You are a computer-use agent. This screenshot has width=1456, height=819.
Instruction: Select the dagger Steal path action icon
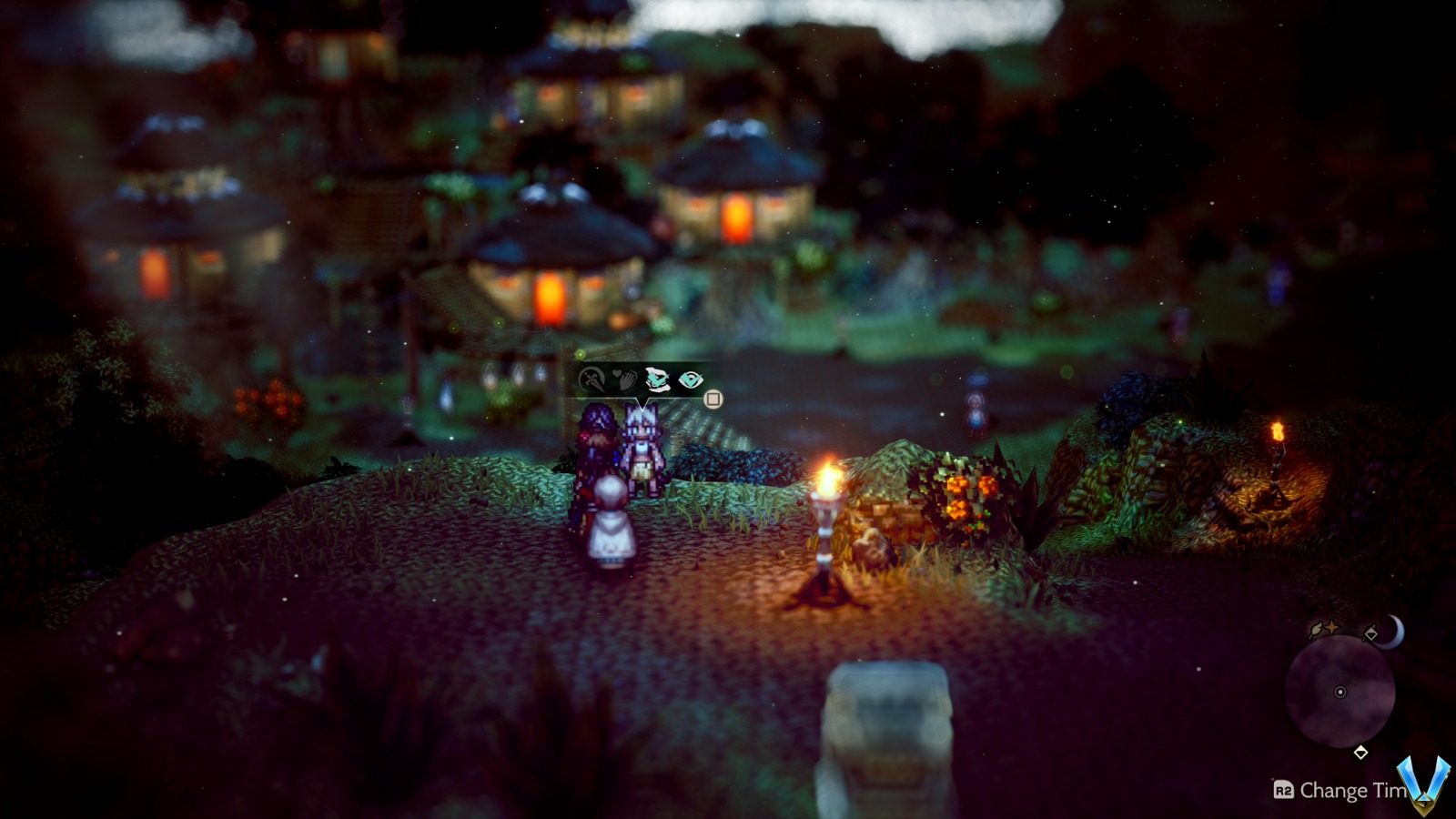coord(591,379)
